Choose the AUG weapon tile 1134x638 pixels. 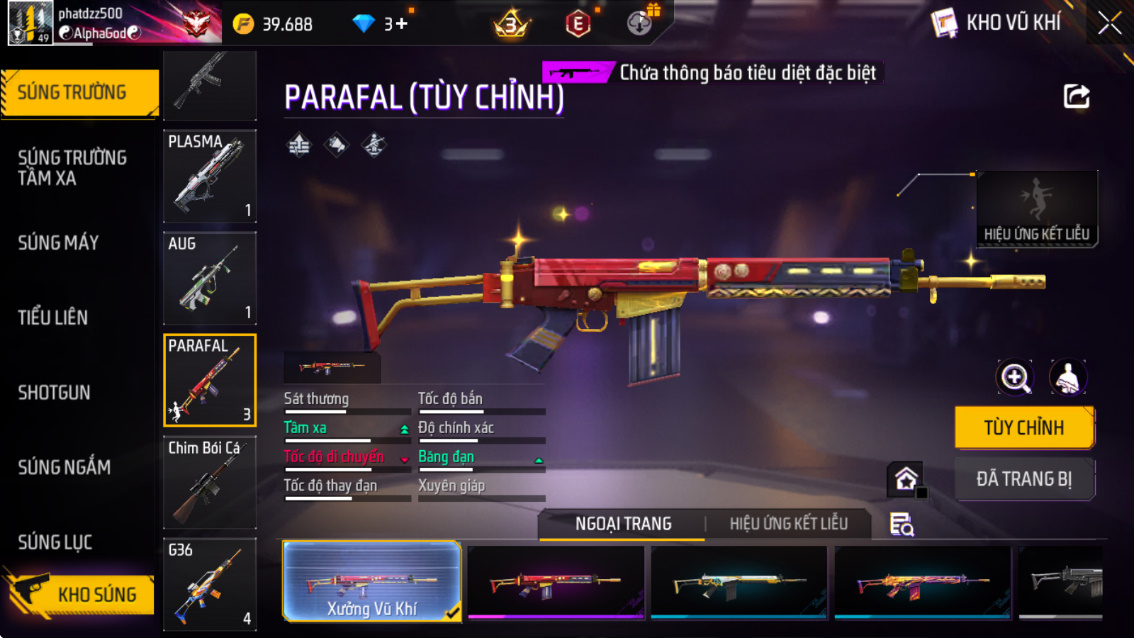pos(209,278)
